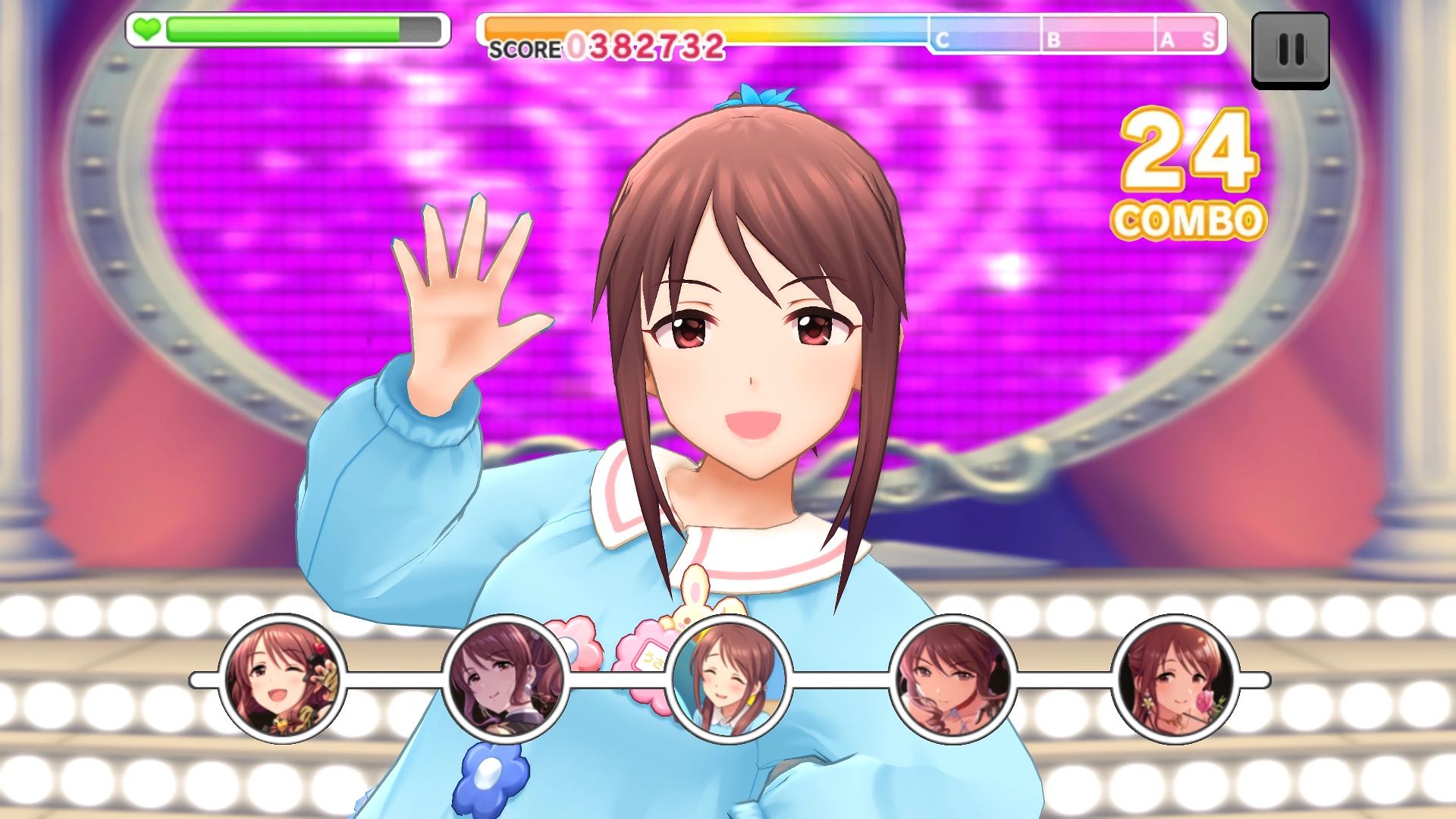1456x819 pixels.
Task: Tap the center idol with closed-eyes smile
Action: click(730, 679)
